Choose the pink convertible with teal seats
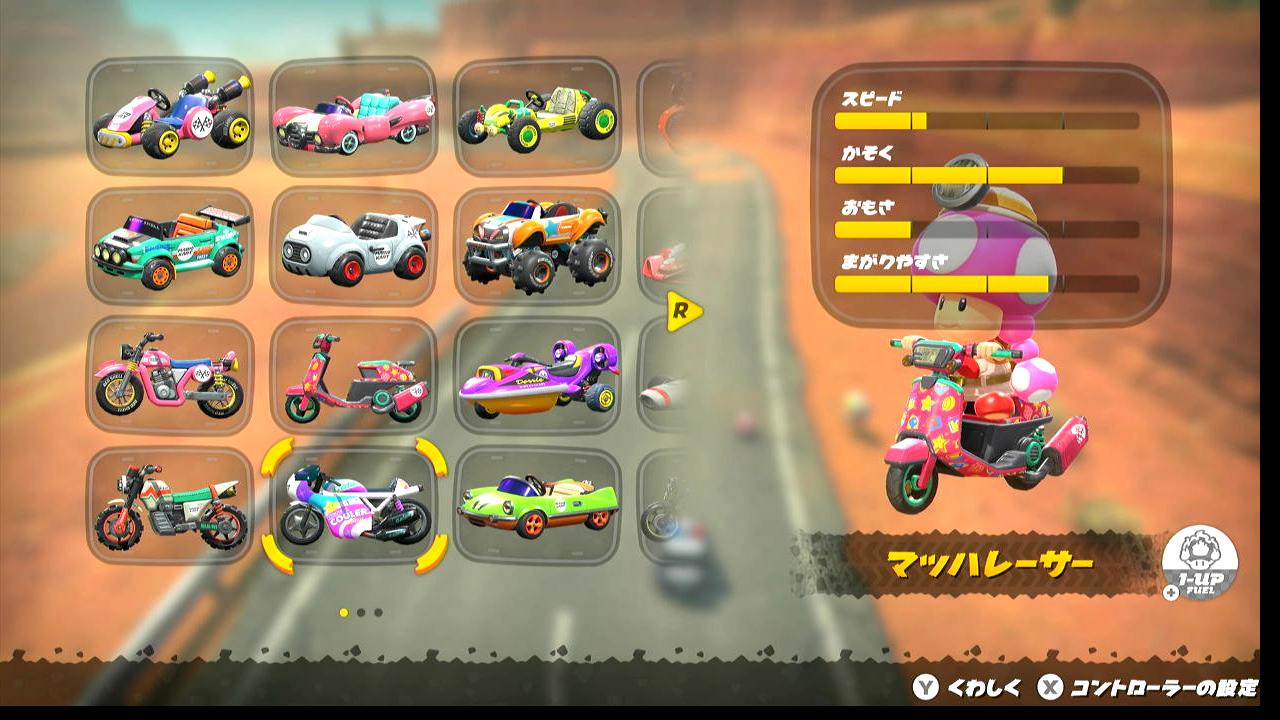 pos(353,117)
